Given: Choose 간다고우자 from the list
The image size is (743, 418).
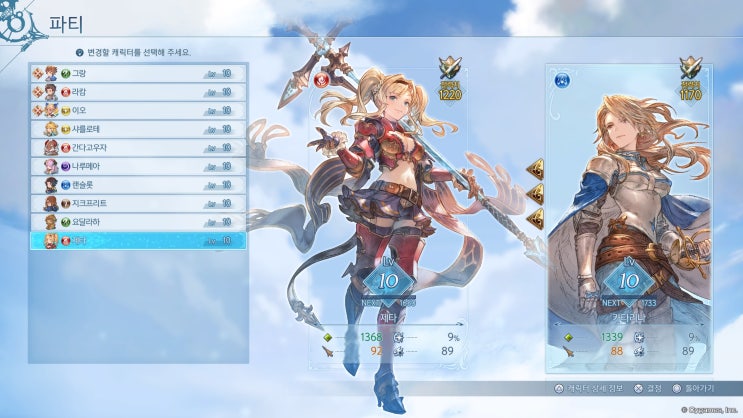Looking at the screenshot, I should [138, 147].
